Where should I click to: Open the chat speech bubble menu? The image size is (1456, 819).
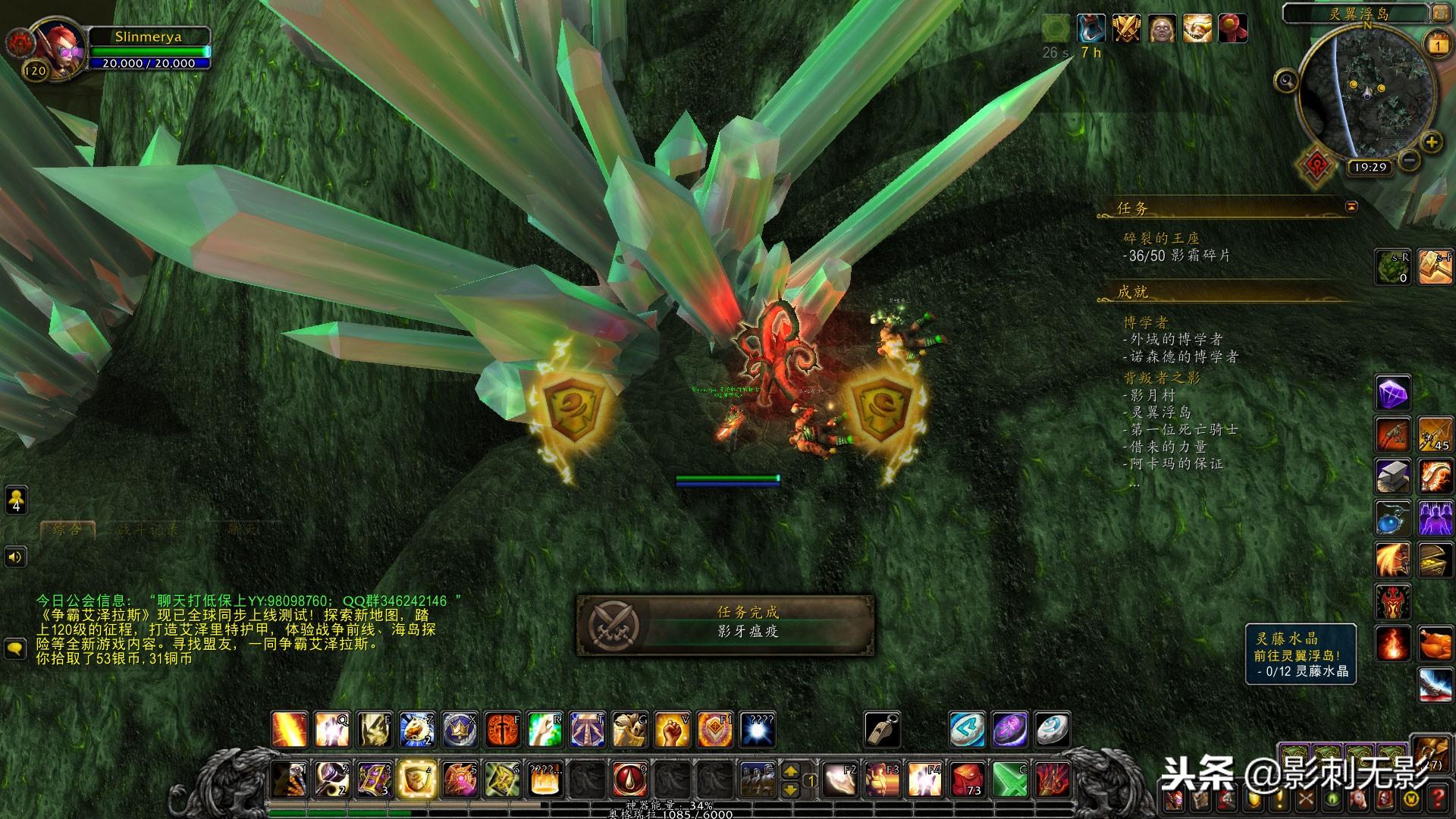click(x=16, y=648)
